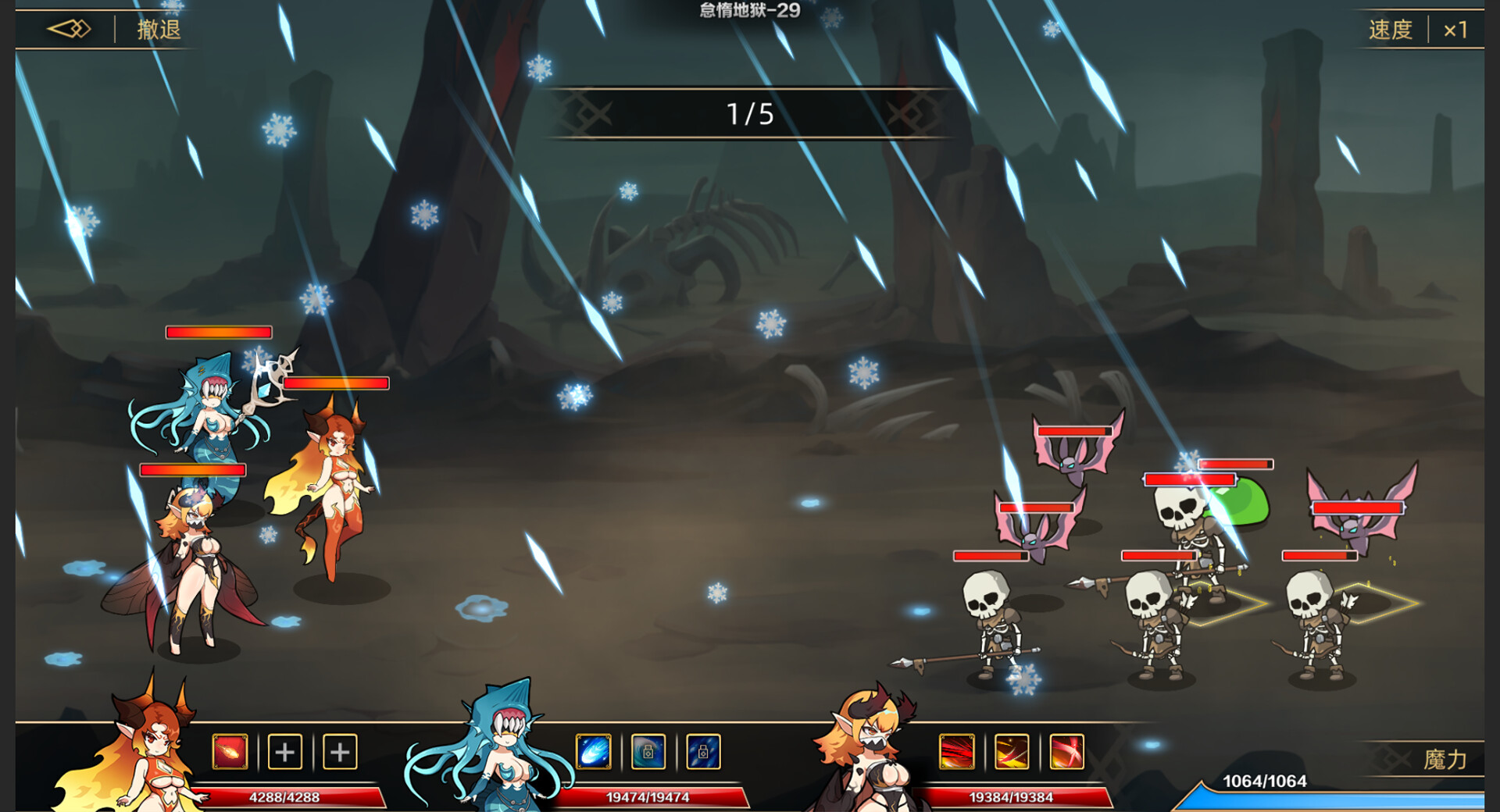Image resolution: width=1500 pixels, height=812 pixels.
Task: Open the first empty + skill slot
Action: coord(285,752)
